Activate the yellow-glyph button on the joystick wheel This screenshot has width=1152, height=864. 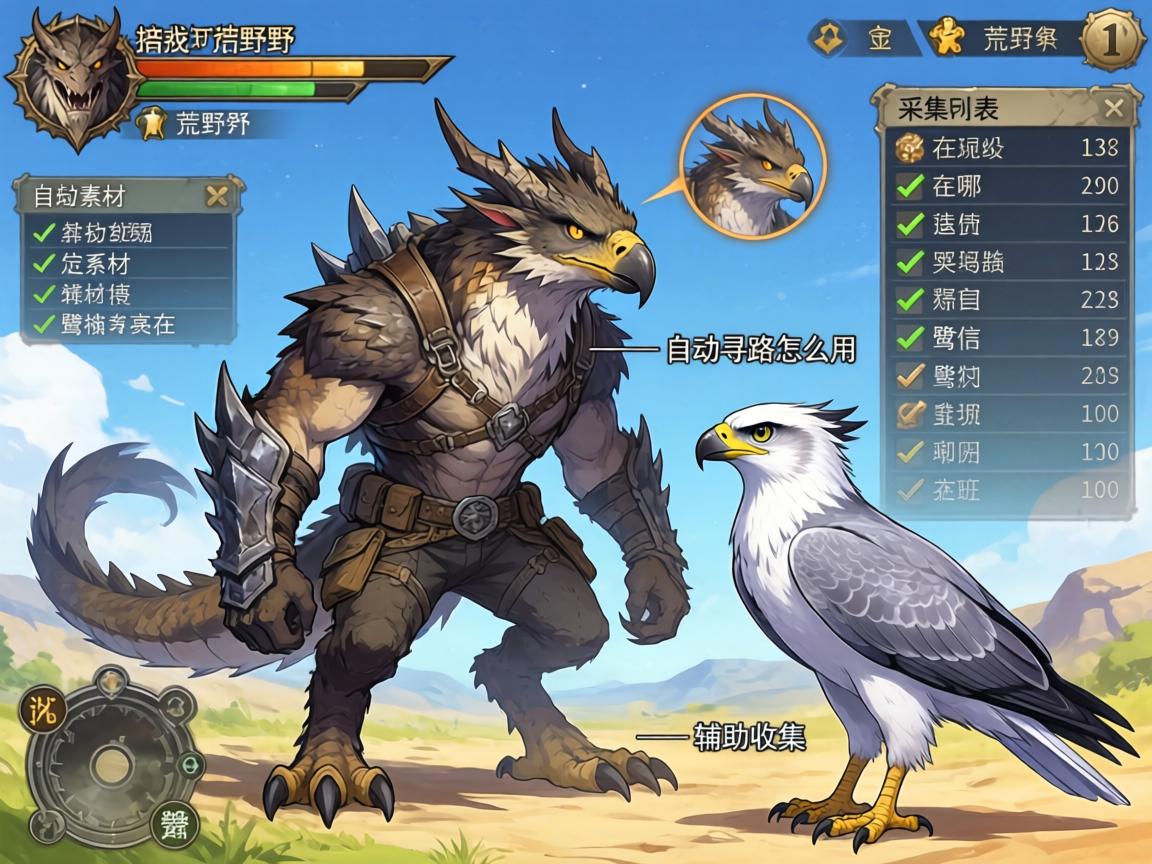(42, 712)
